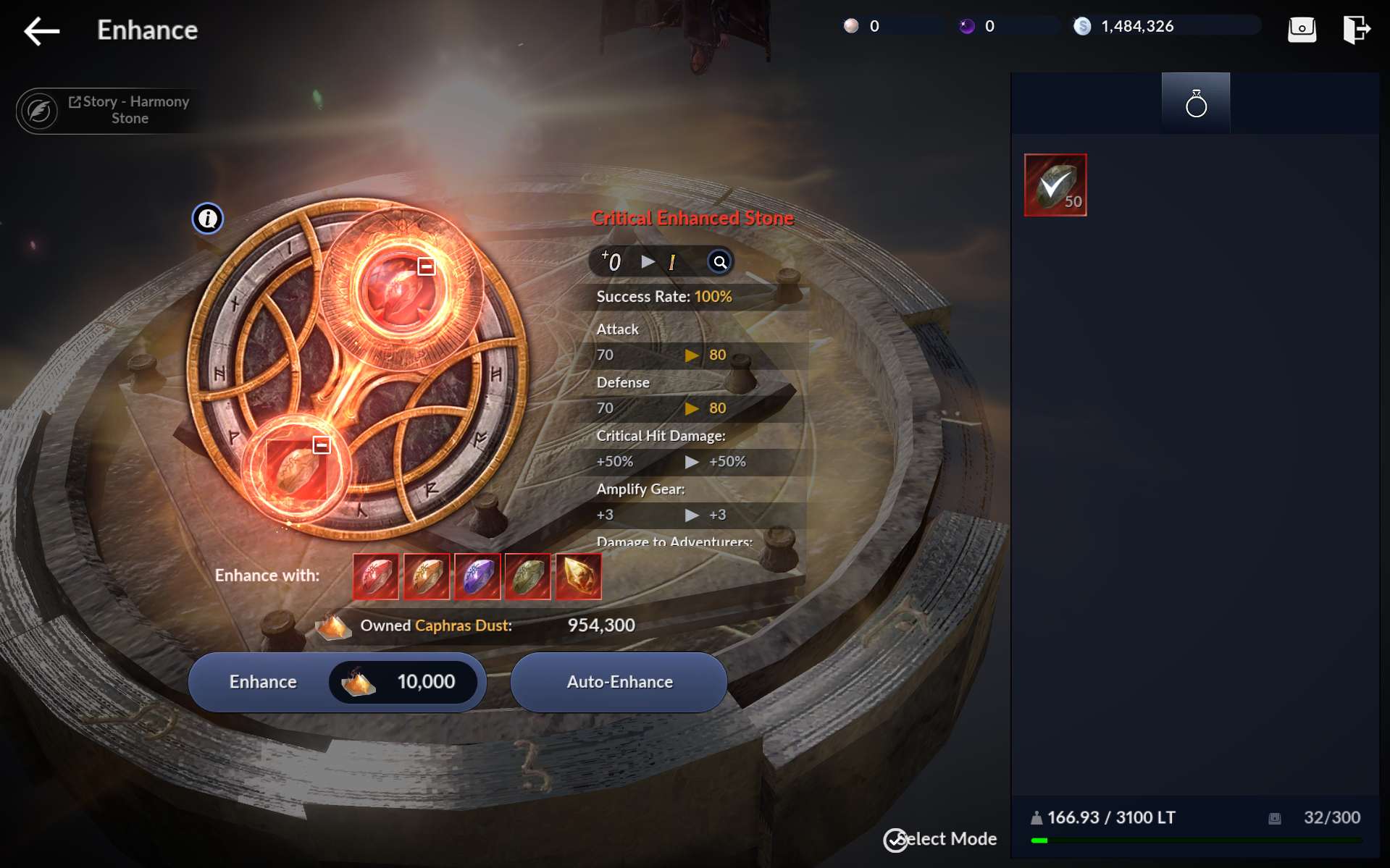Show enhancement info tooltip
The height and width of the screenshot is (868, 1390).
pos(208,218)
